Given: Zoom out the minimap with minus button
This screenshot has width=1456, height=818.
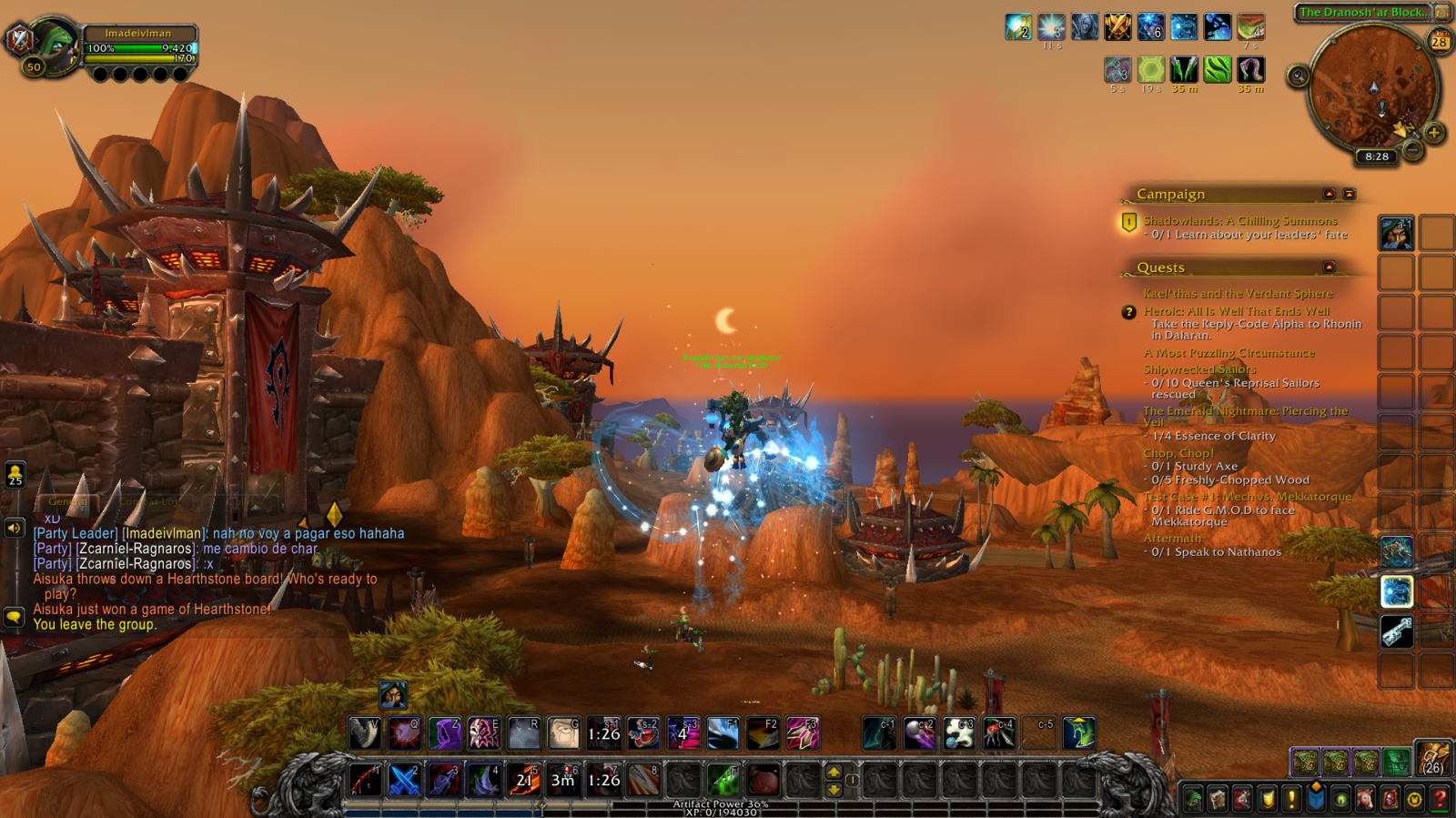Looking at the screenshot, I should pos(1412,149).
